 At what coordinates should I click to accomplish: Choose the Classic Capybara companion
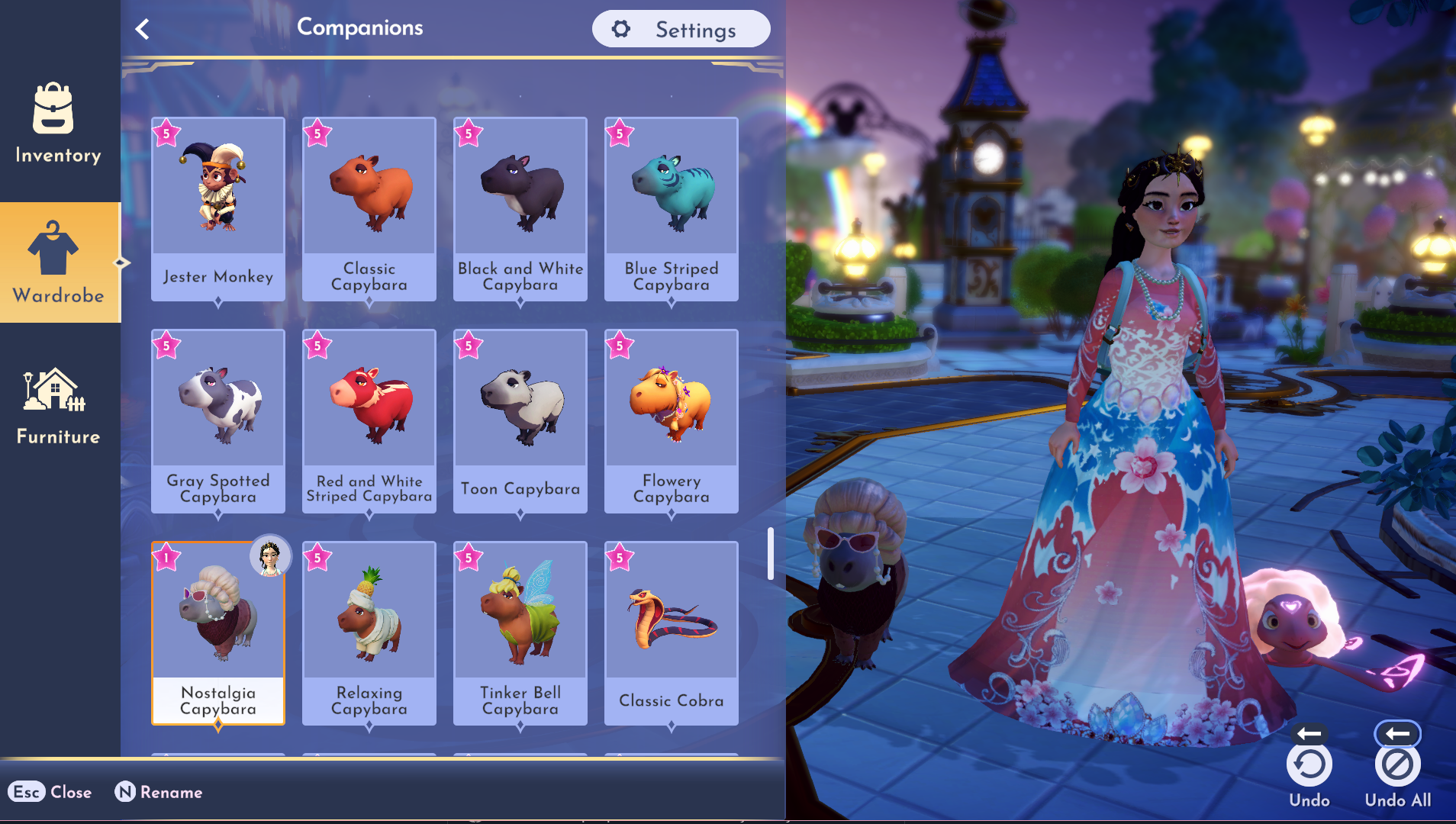pyautogui.click(x=369, y=208)
